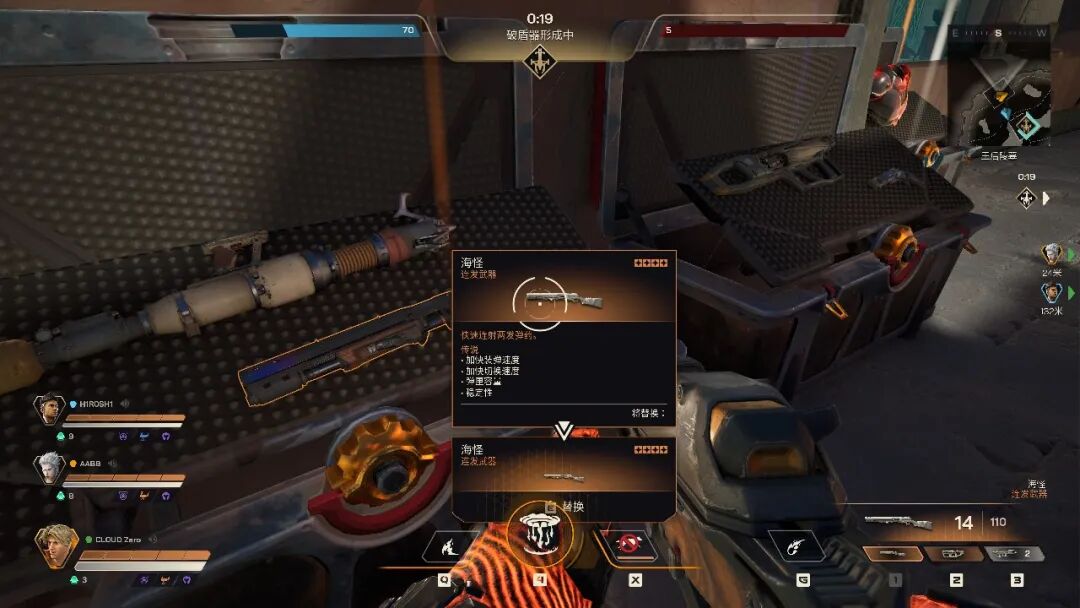Click CLOUD Zero's player portrait
The height and width of the screenshot is (608, 1080).
click(55, 545)
